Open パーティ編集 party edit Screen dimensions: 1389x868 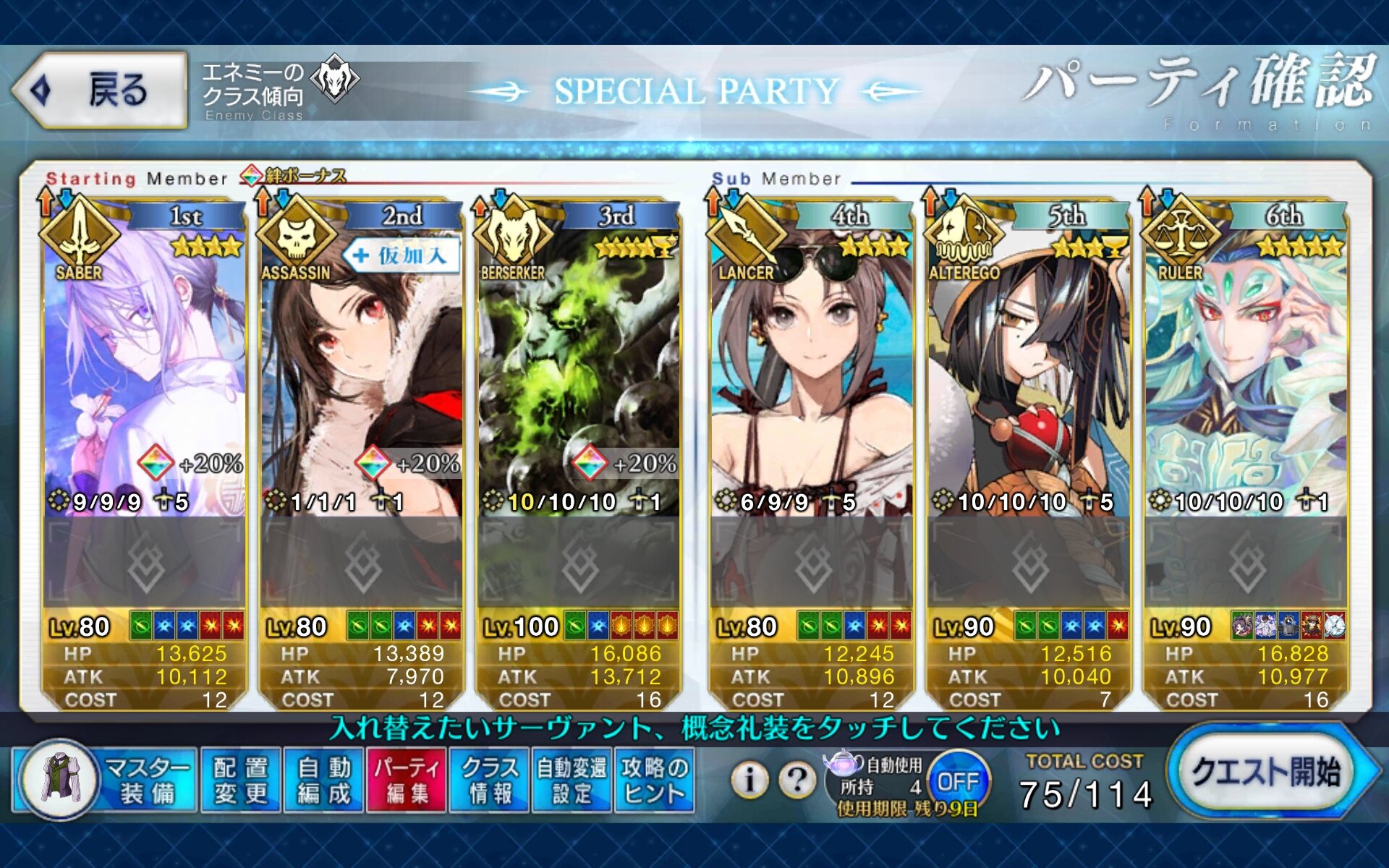(407, 780)
